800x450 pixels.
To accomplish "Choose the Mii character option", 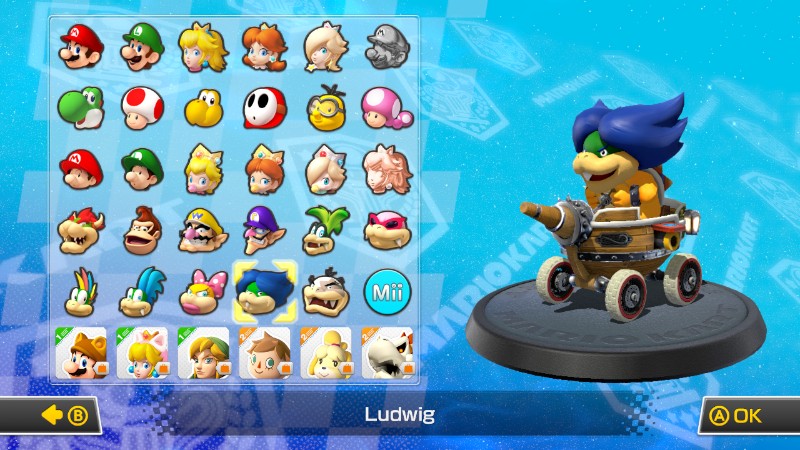I will [x=385, y=291].
